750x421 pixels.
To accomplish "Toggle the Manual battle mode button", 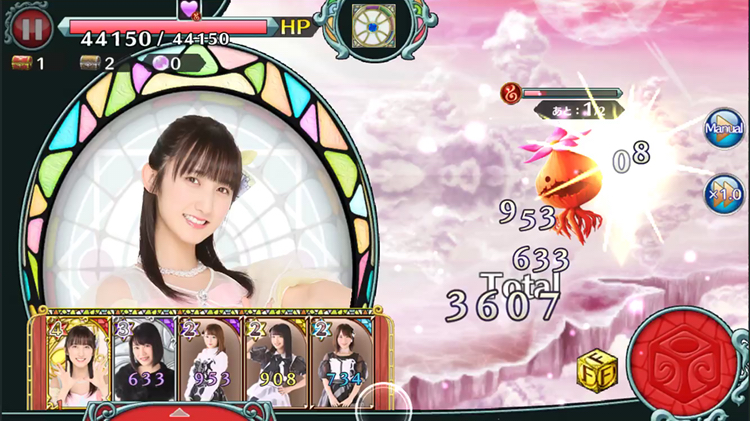I will point(723,129).
